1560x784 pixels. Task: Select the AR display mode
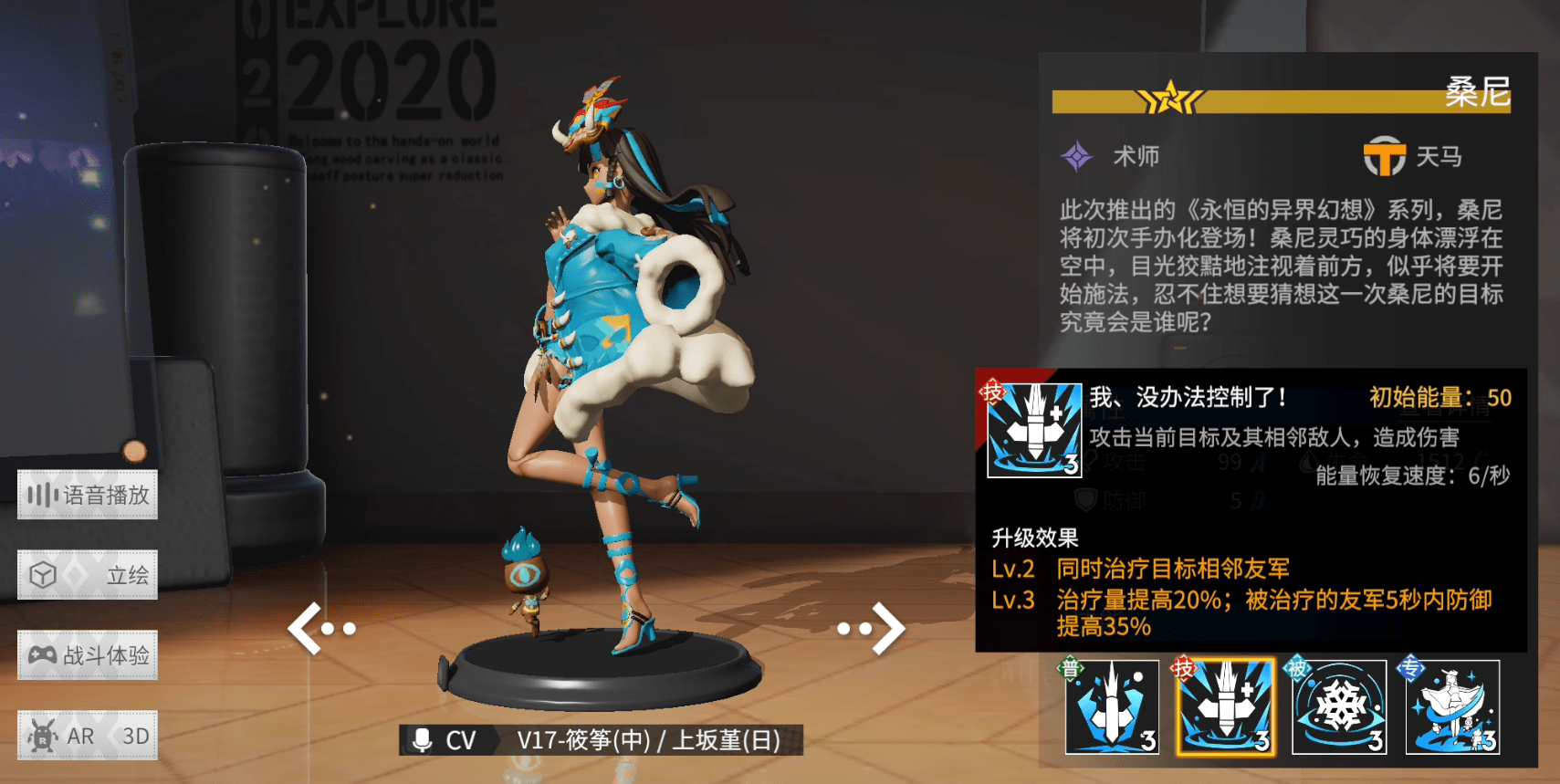tap(60, 736)
